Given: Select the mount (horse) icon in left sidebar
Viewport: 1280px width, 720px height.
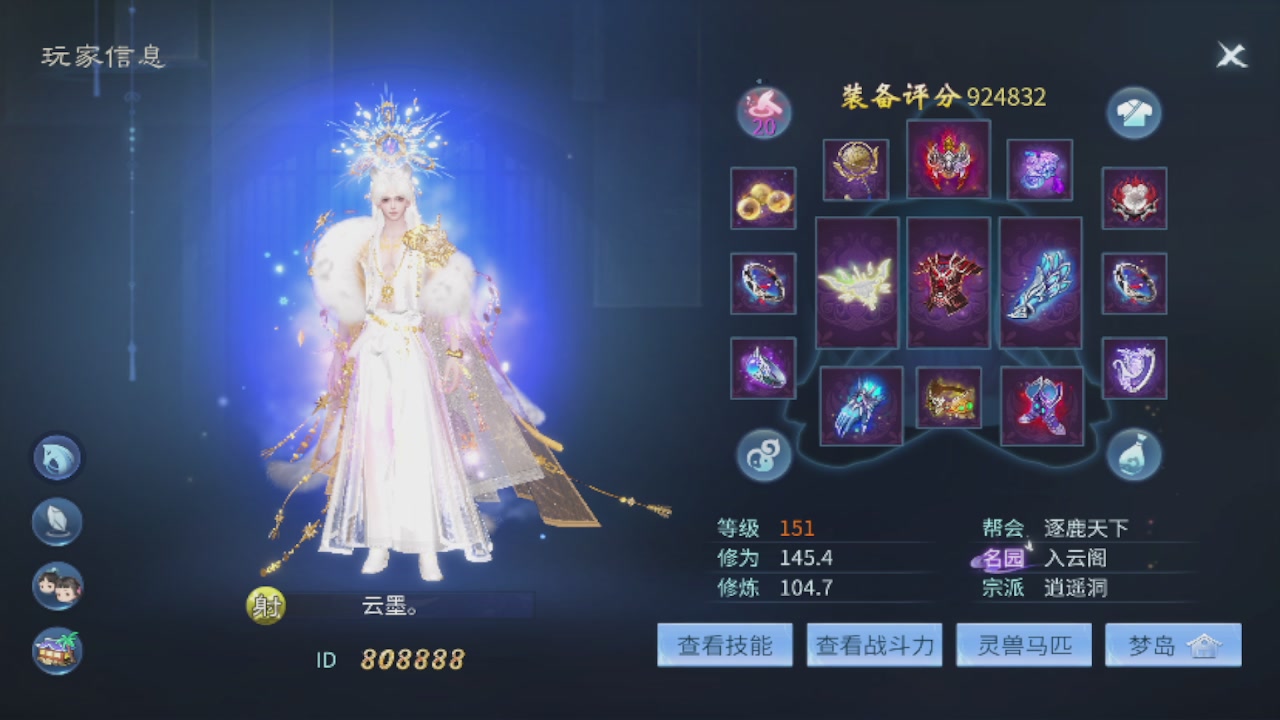Looking at the screenshot, I should (x=57, y=458).
